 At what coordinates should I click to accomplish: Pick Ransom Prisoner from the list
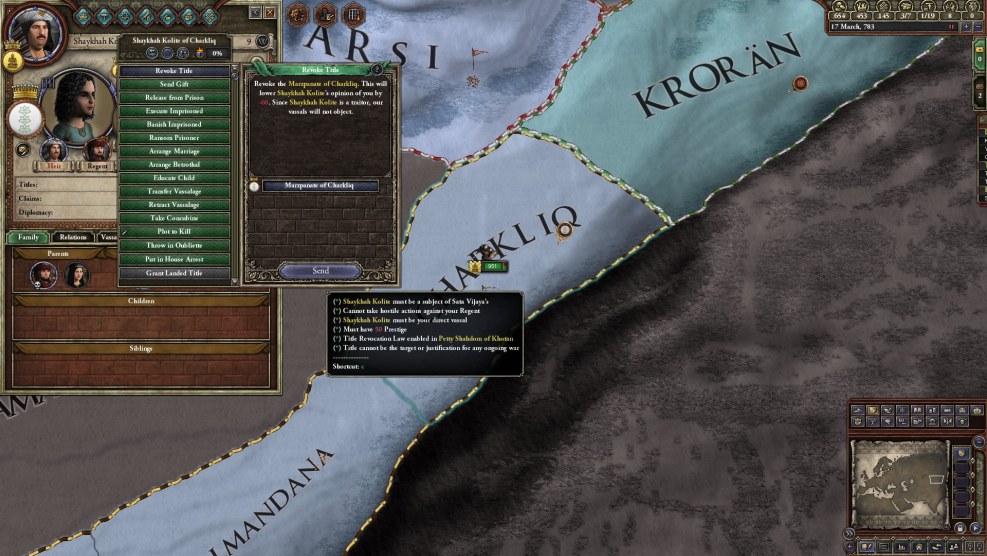click(x=174, y=137)
